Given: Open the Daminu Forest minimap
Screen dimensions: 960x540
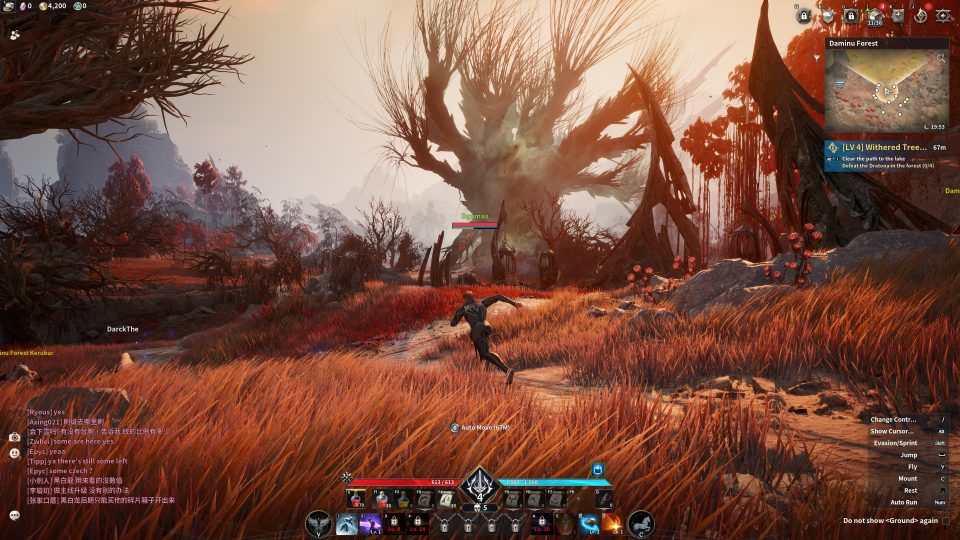Looking at the screenshot, I should pos(886,92).
